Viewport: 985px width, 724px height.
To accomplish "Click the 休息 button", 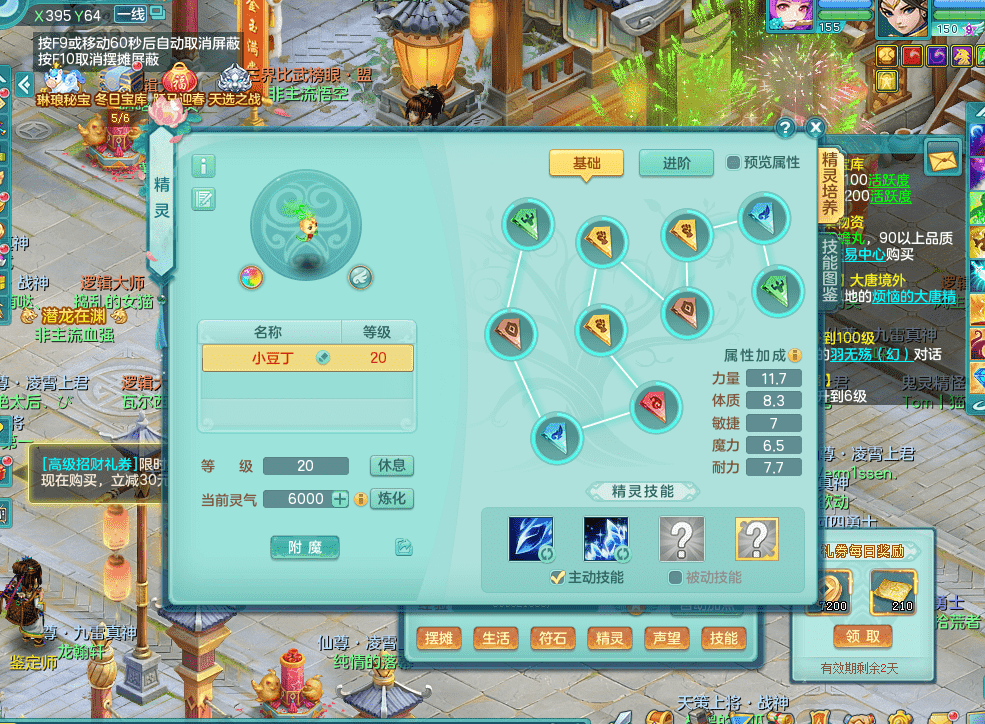I will pyautogui.click(x=391, y=466).
